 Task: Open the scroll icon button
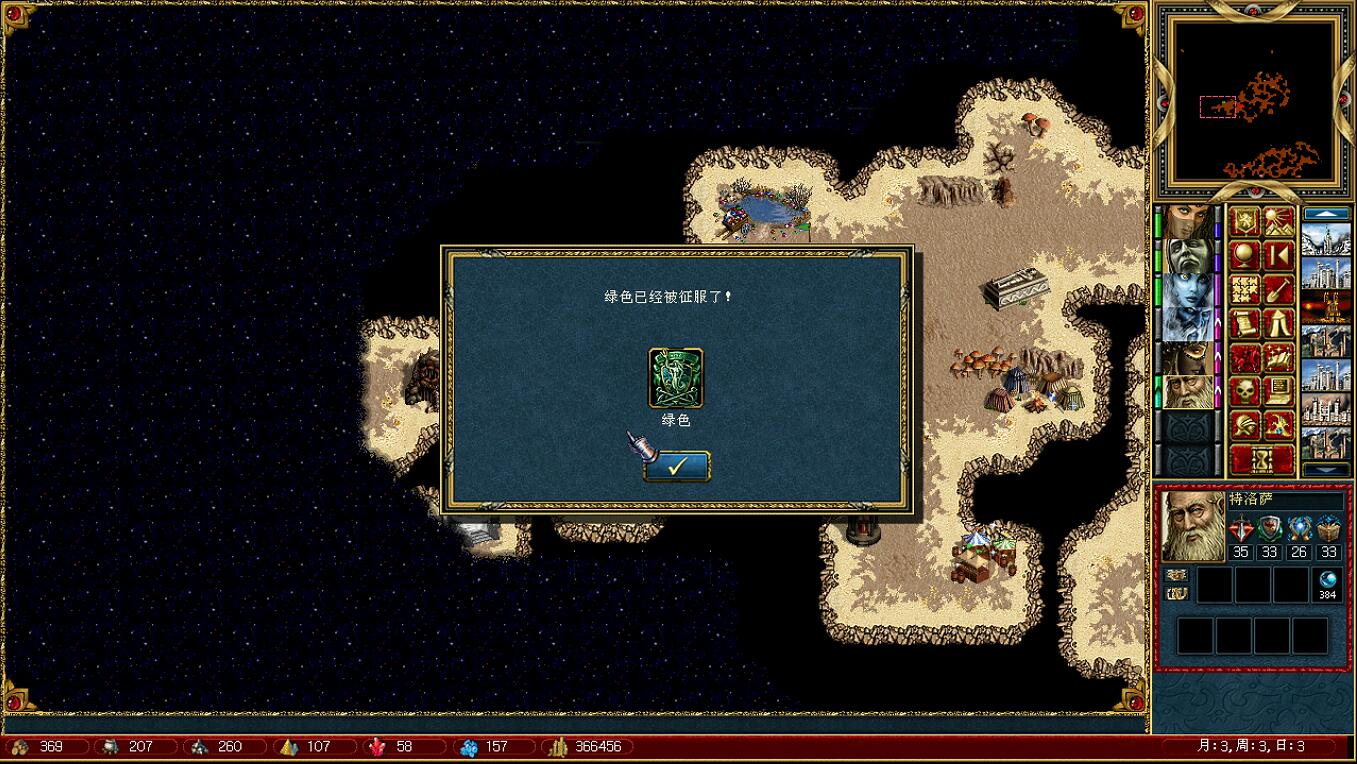(1244, 324)
